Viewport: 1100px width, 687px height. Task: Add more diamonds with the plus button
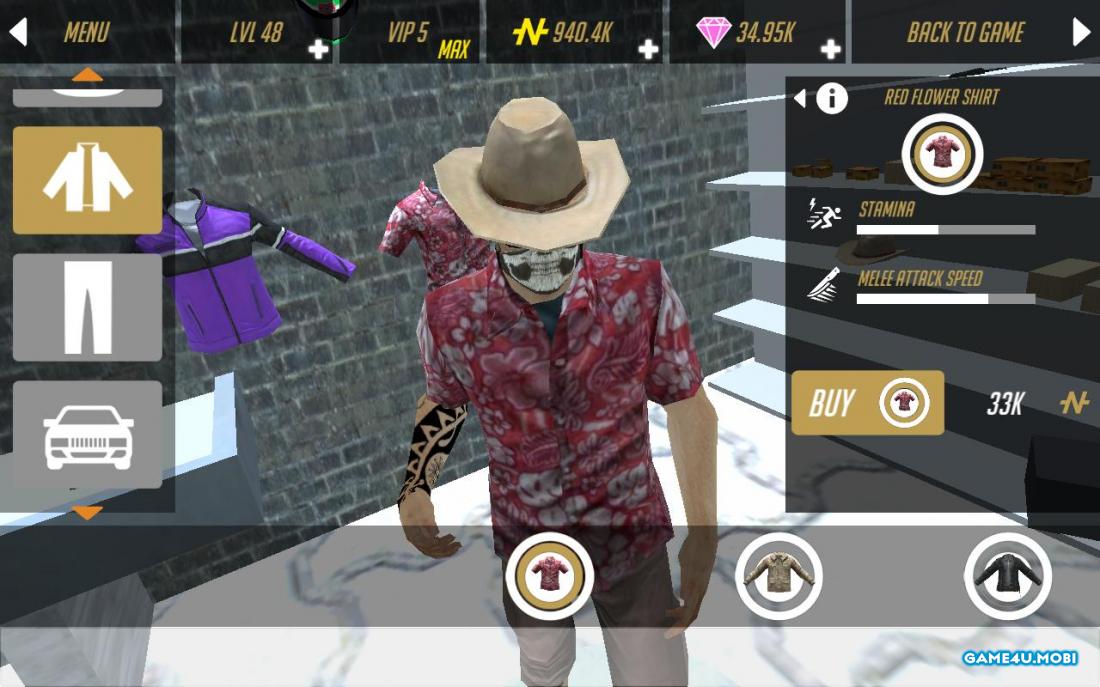pyautogui.click(x=830, y=49)
